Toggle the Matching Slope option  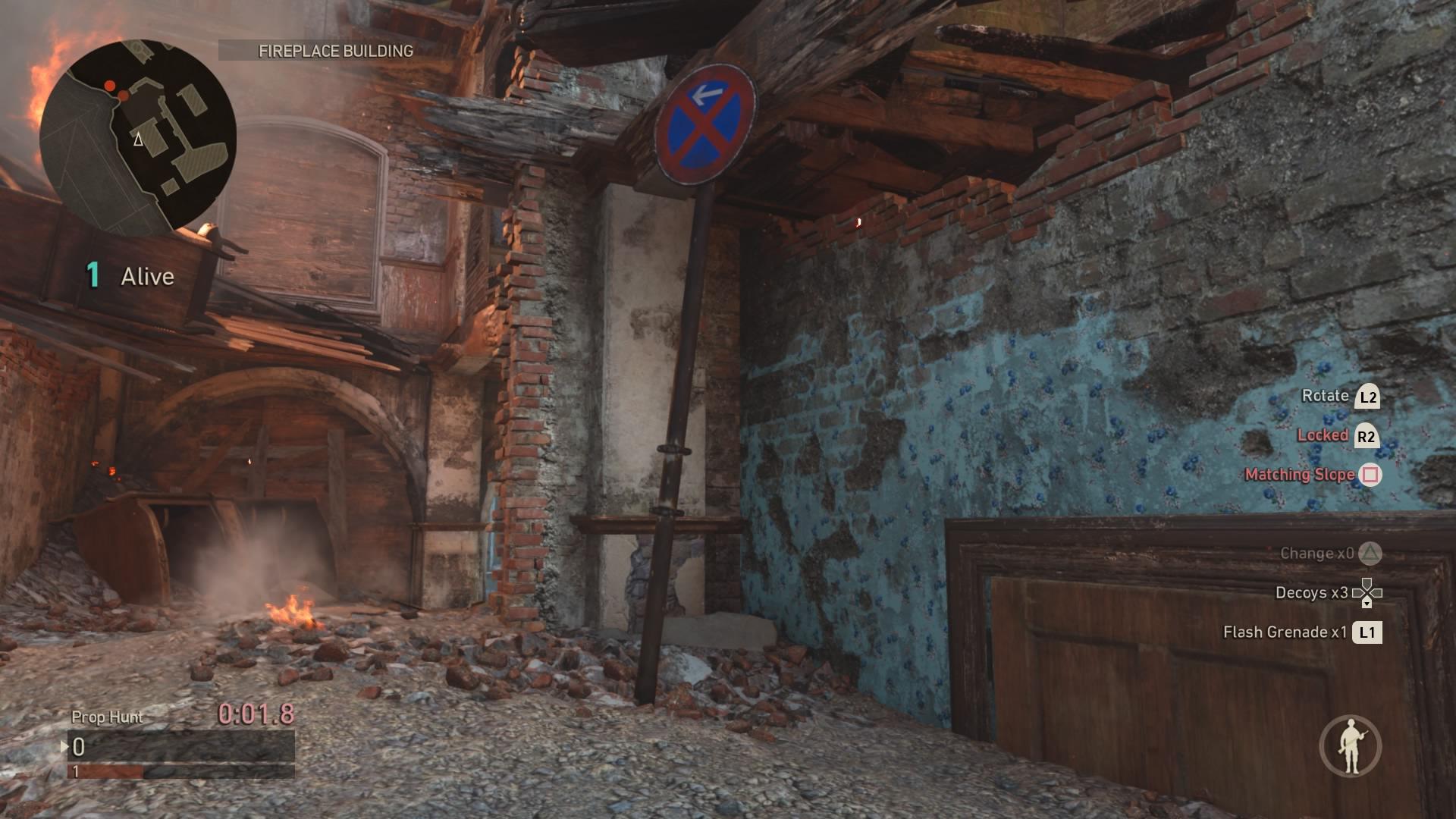coord(1313,475)
